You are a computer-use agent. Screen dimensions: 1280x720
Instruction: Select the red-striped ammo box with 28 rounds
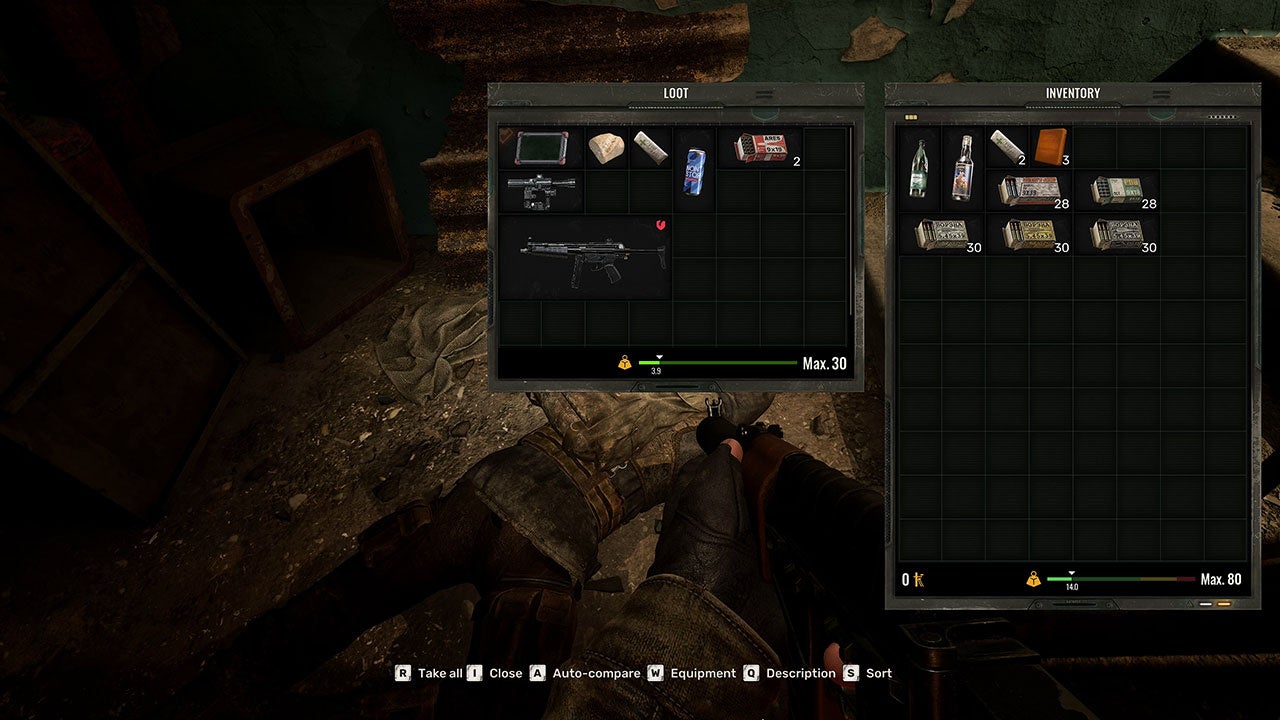tap(1028, 190)
